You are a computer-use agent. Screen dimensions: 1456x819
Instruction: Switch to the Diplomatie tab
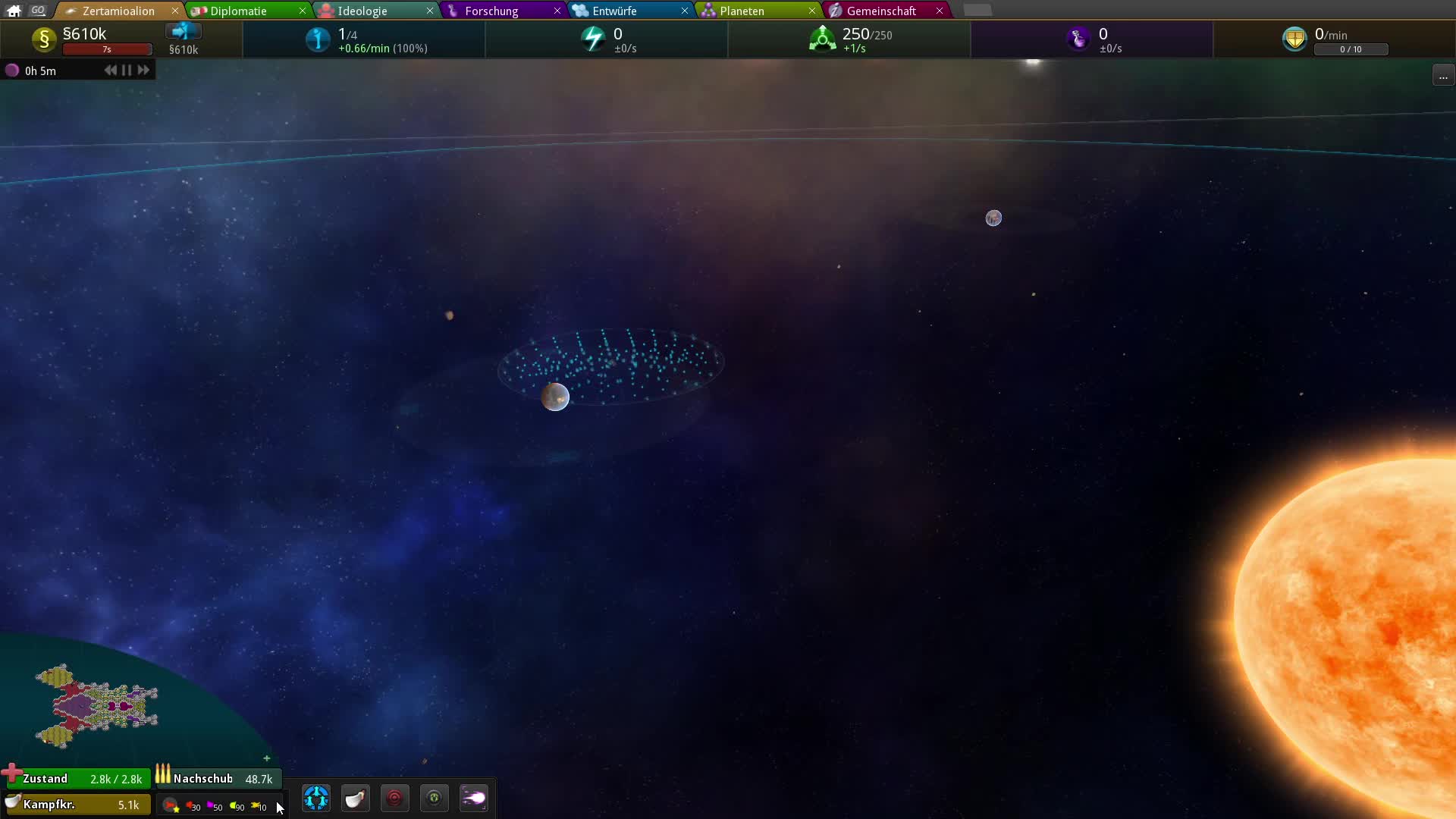tap(239, 11)
